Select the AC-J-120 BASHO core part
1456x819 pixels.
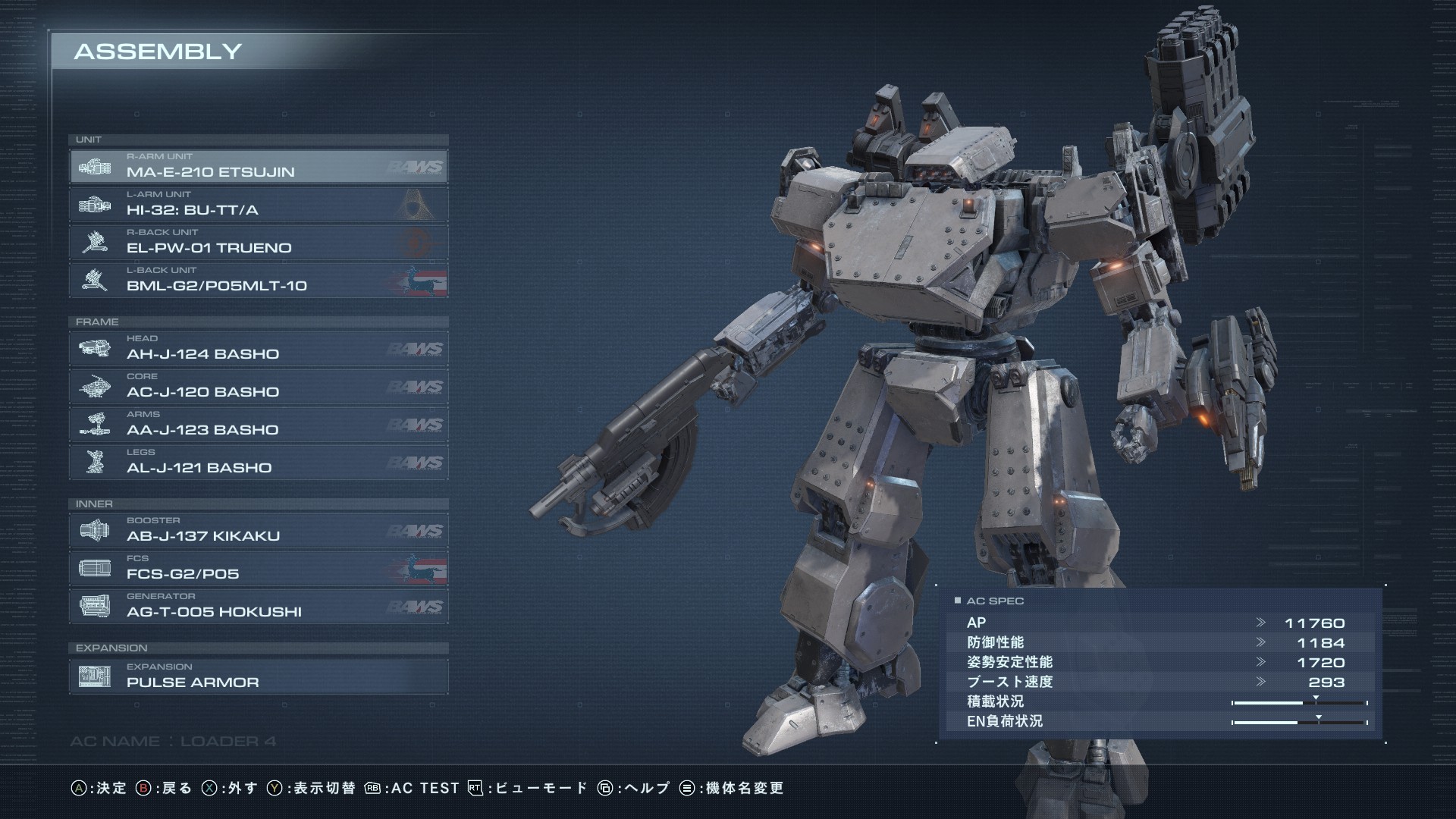[258, 387]
